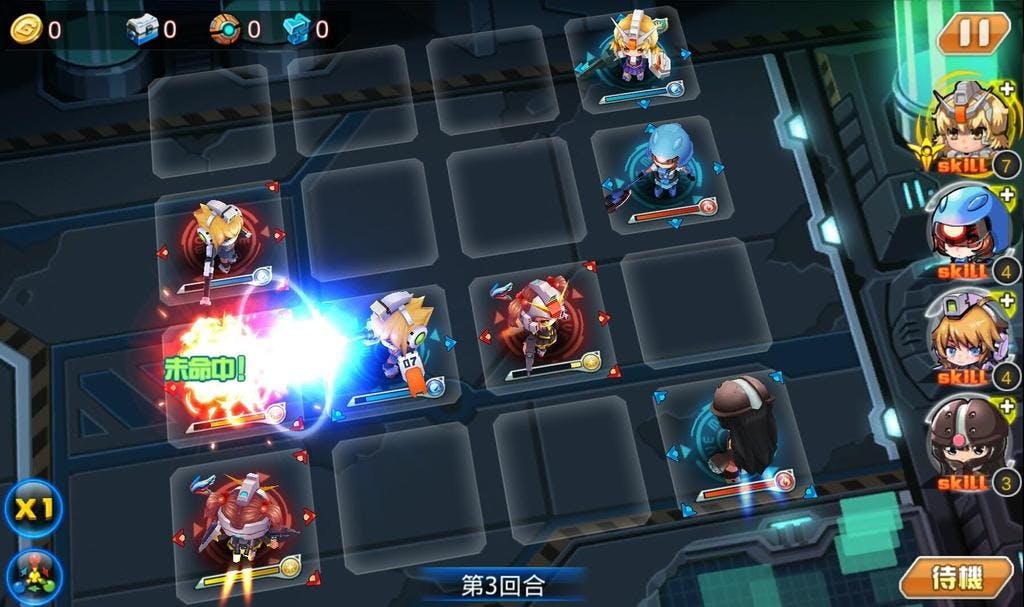
Task: Open the colored orbs button below X1
Action: (x=34, y=577)
